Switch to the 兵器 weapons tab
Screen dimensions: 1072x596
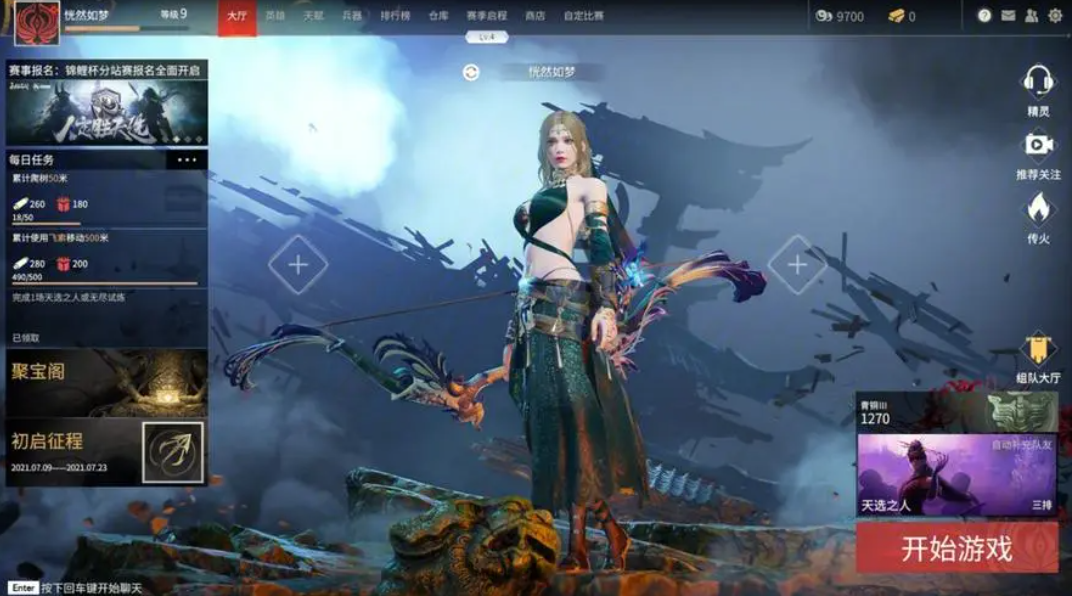click(351, 16)
